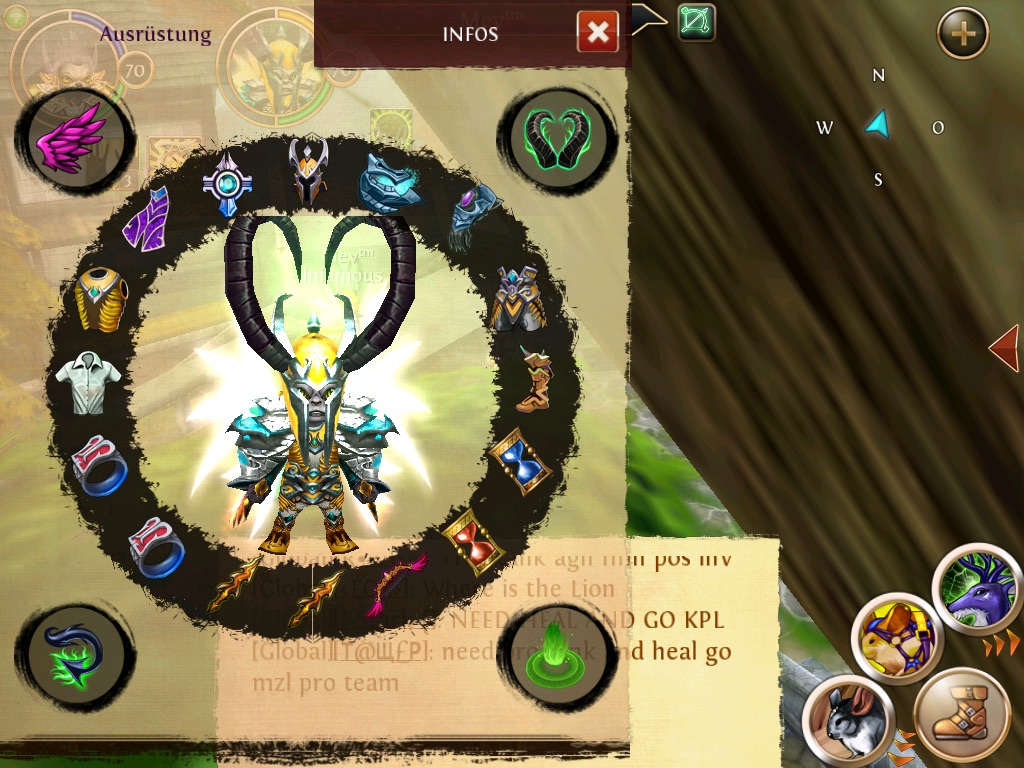
Task: Close the Infos panel with red X
Action: [597, 33]
